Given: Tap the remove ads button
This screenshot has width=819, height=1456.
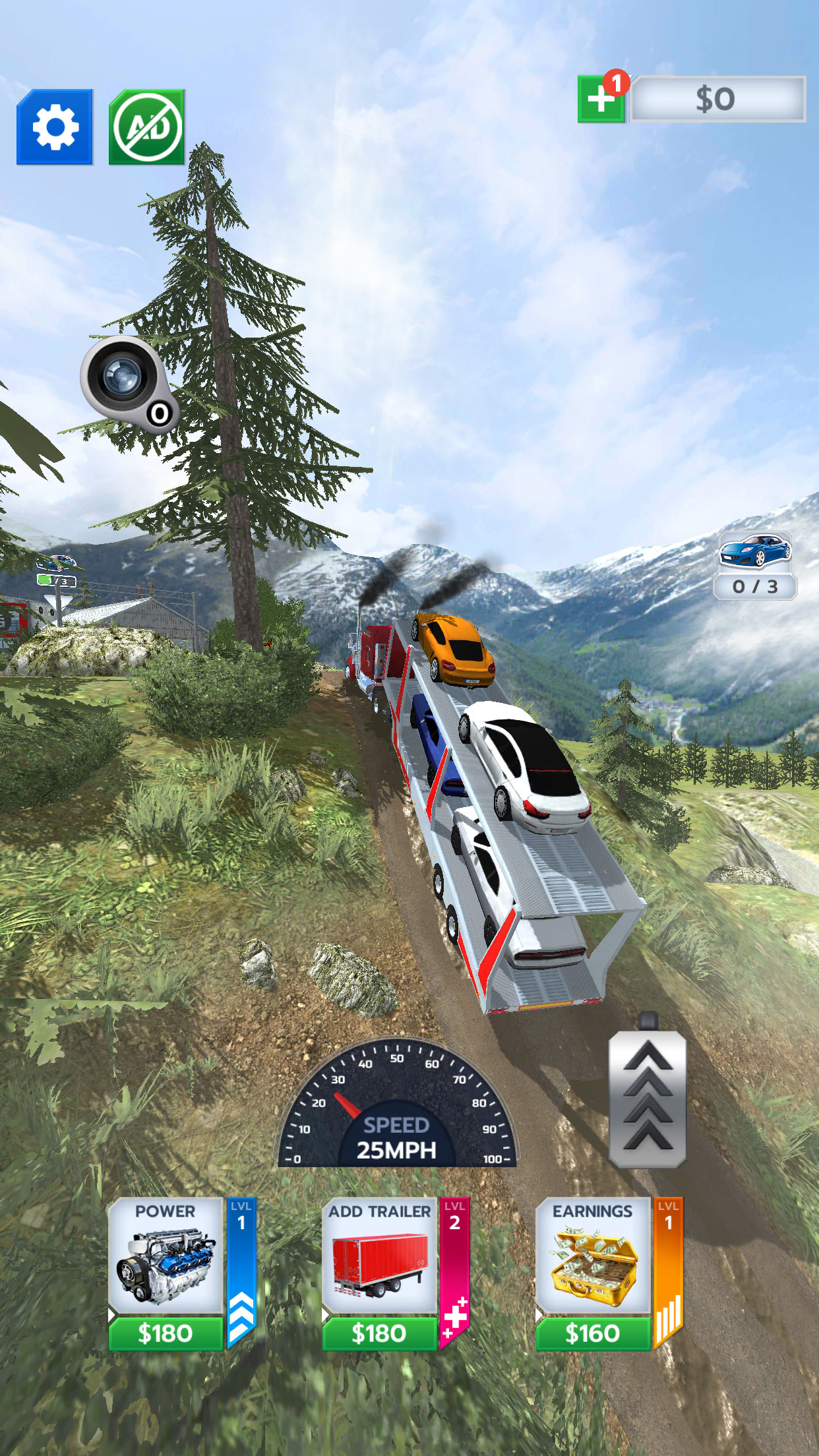Looking at the screenshot, I should coord(147,127).
